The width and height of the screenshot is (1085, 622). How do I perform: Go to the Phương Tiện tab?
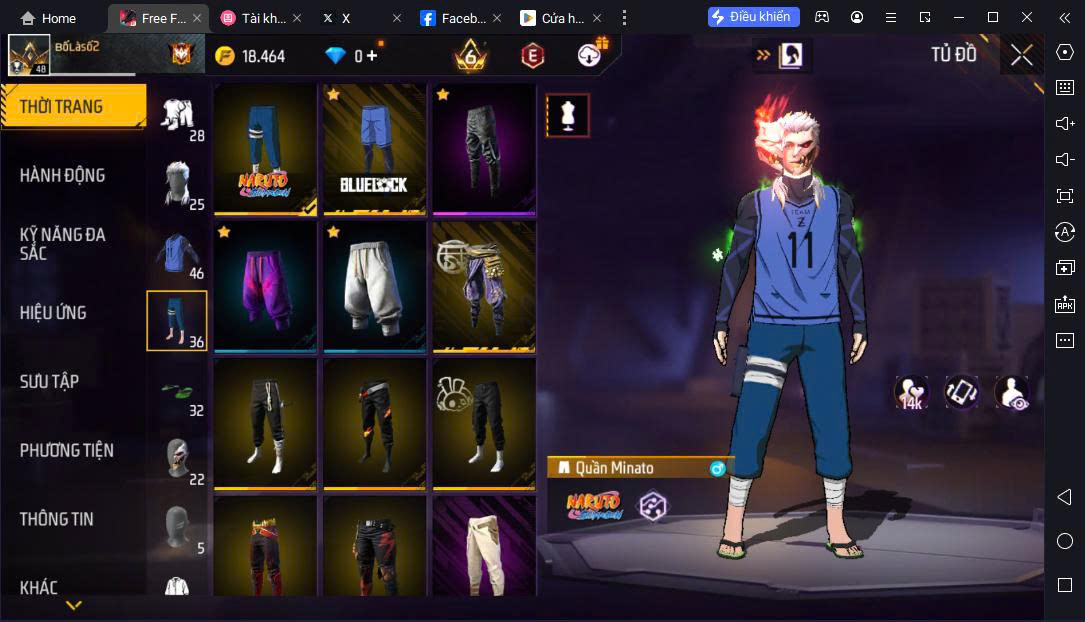pos(66,450)
